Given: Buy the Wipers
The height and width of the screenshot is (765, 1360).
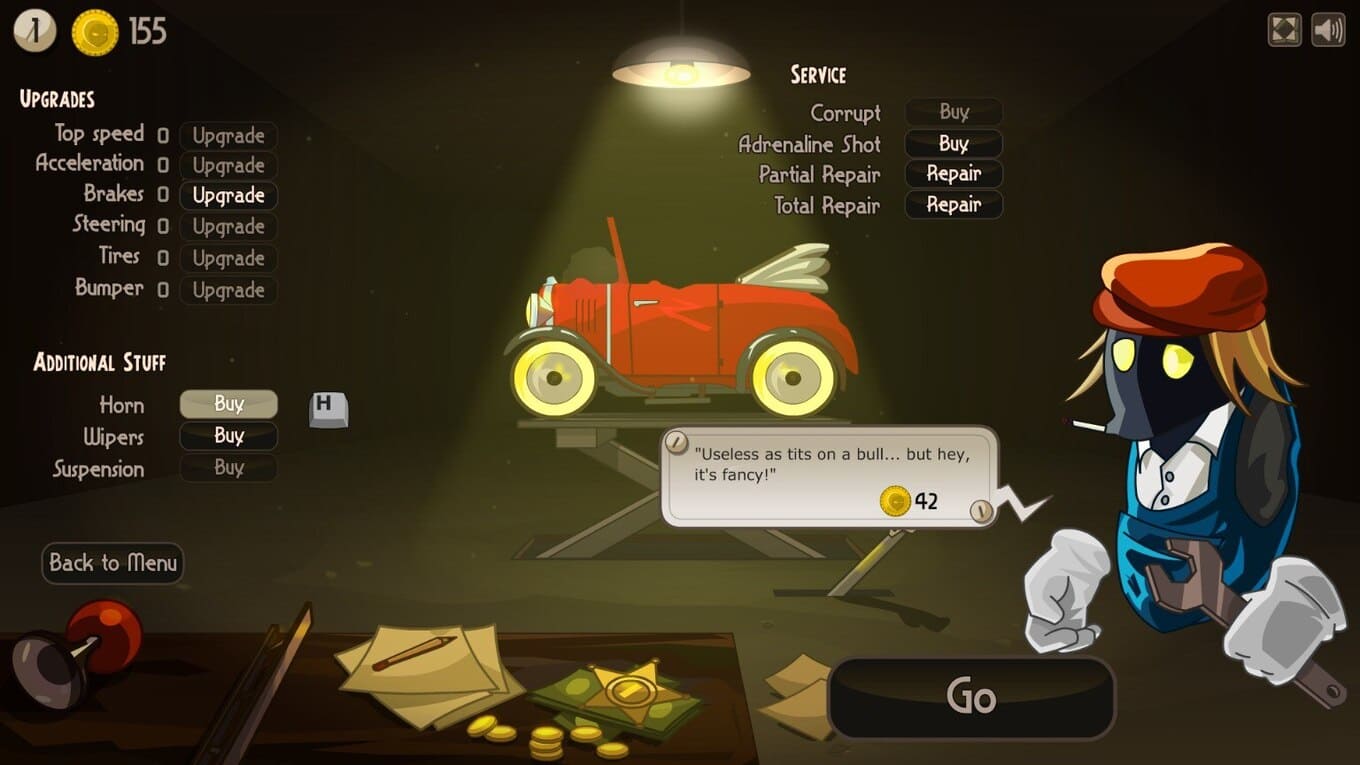Looking at the screenshot, I should pyautogui.click(x=228, y=436).
